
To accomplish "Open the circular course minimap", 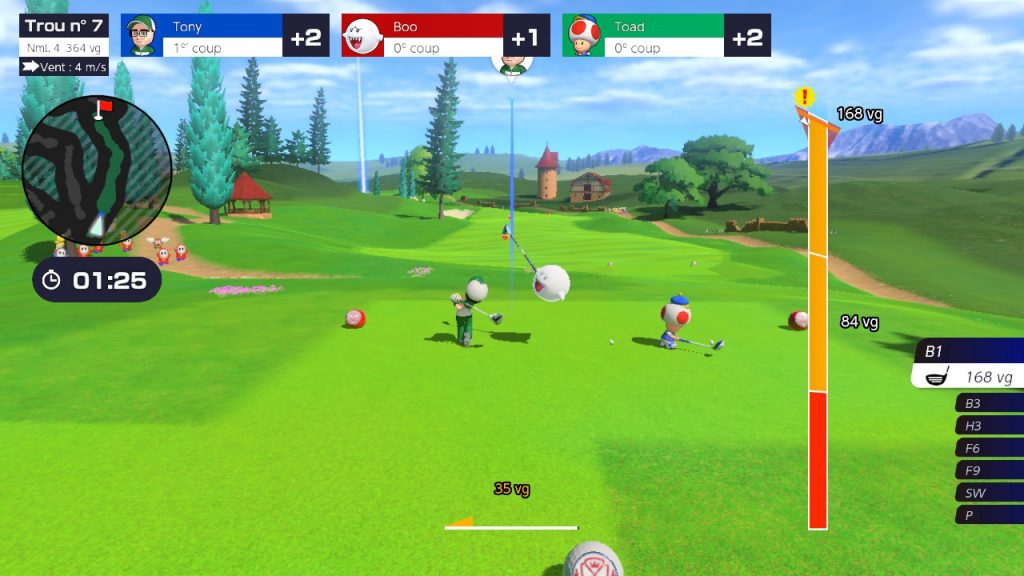I will coord(96,169).
